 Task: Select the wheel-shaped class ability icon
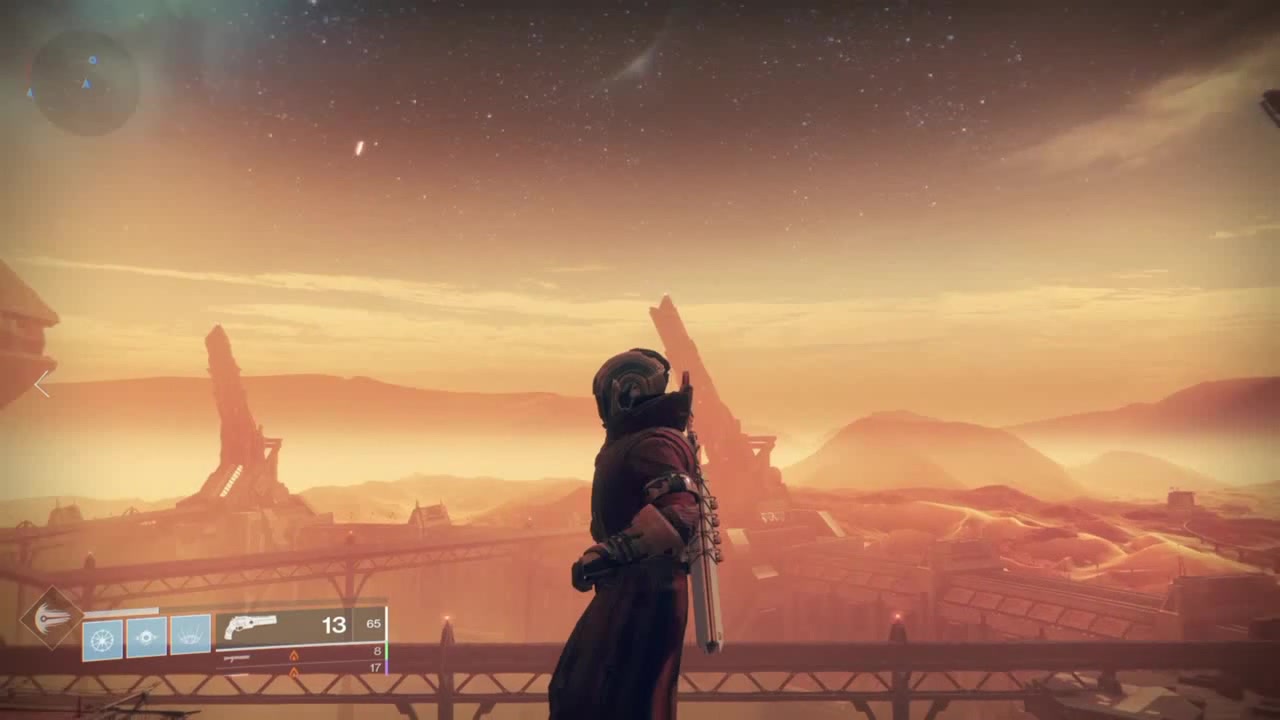[x=102, y=638]
